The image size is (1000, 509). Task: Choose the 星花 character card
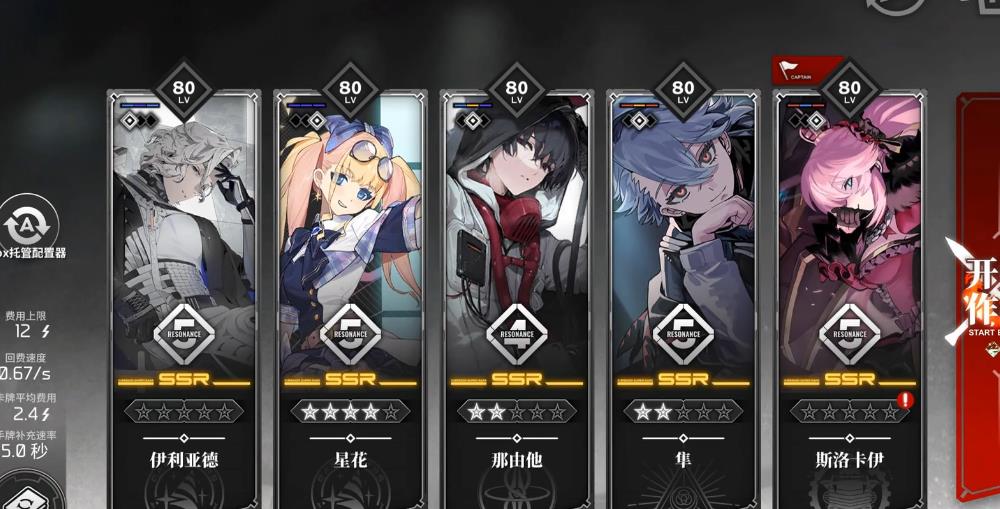tap(350, 250)
